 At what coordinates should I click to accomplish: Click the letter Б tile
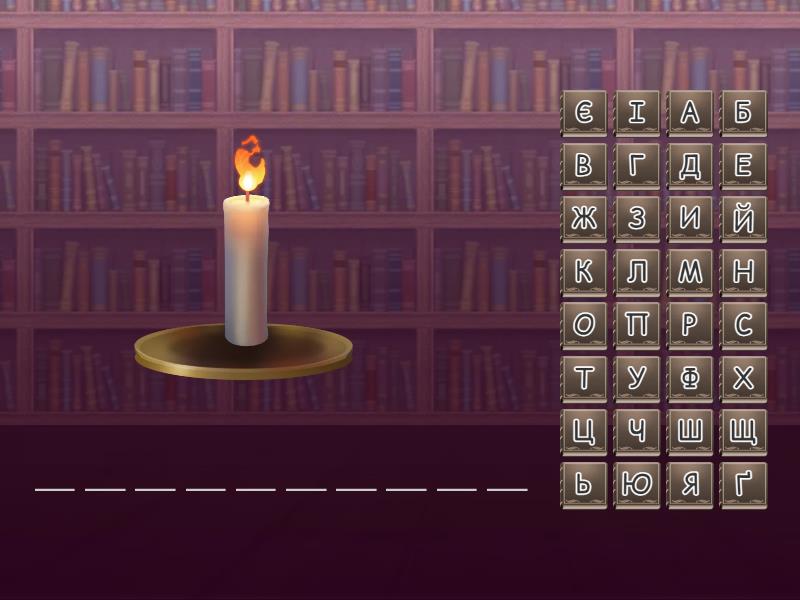[x=743, y=113]
